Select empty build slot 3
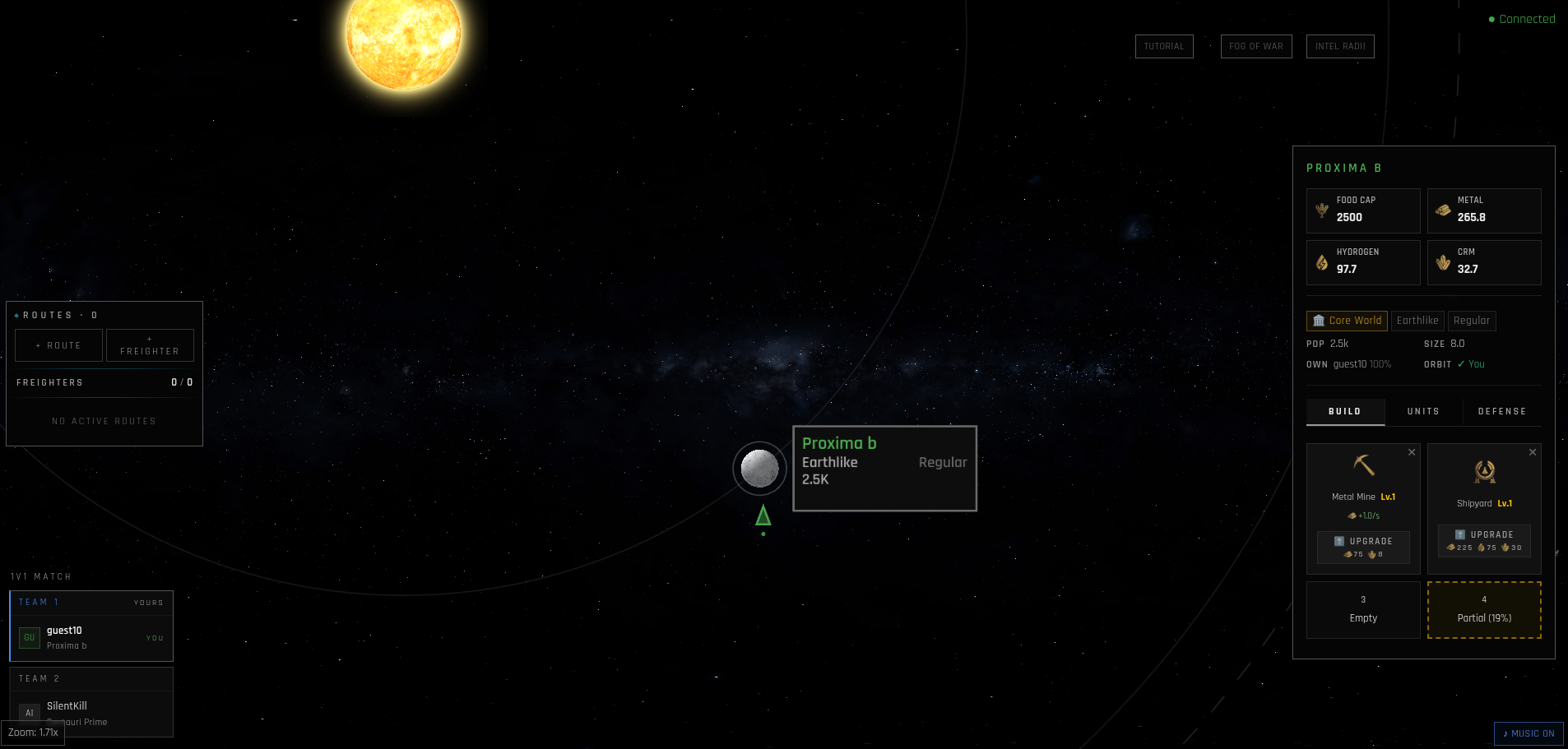The image size is (1568, 749). (1363, 610)
